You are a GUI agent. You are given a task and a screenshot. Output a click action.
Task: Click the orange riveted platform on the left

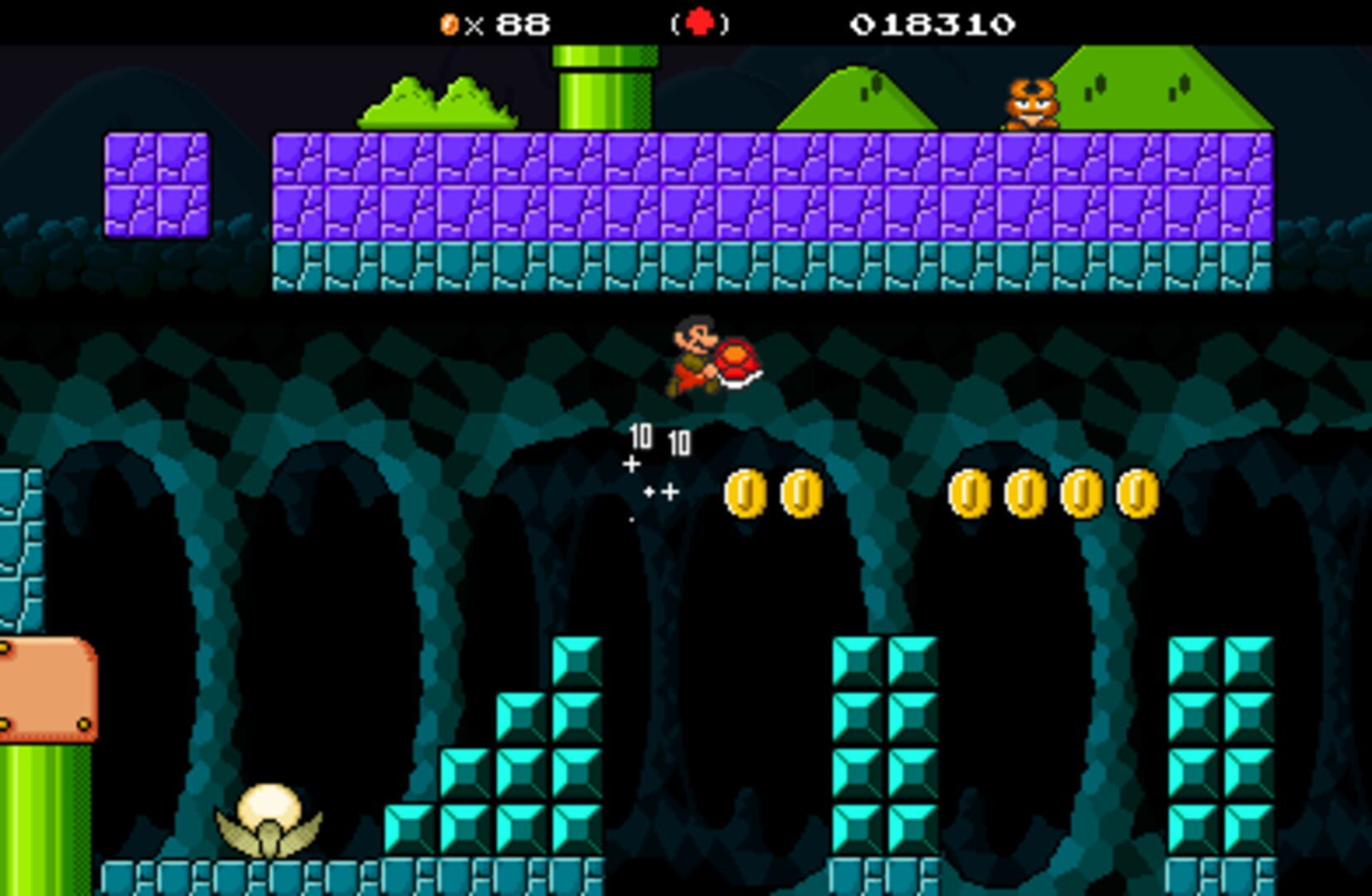tap(46, 689)
